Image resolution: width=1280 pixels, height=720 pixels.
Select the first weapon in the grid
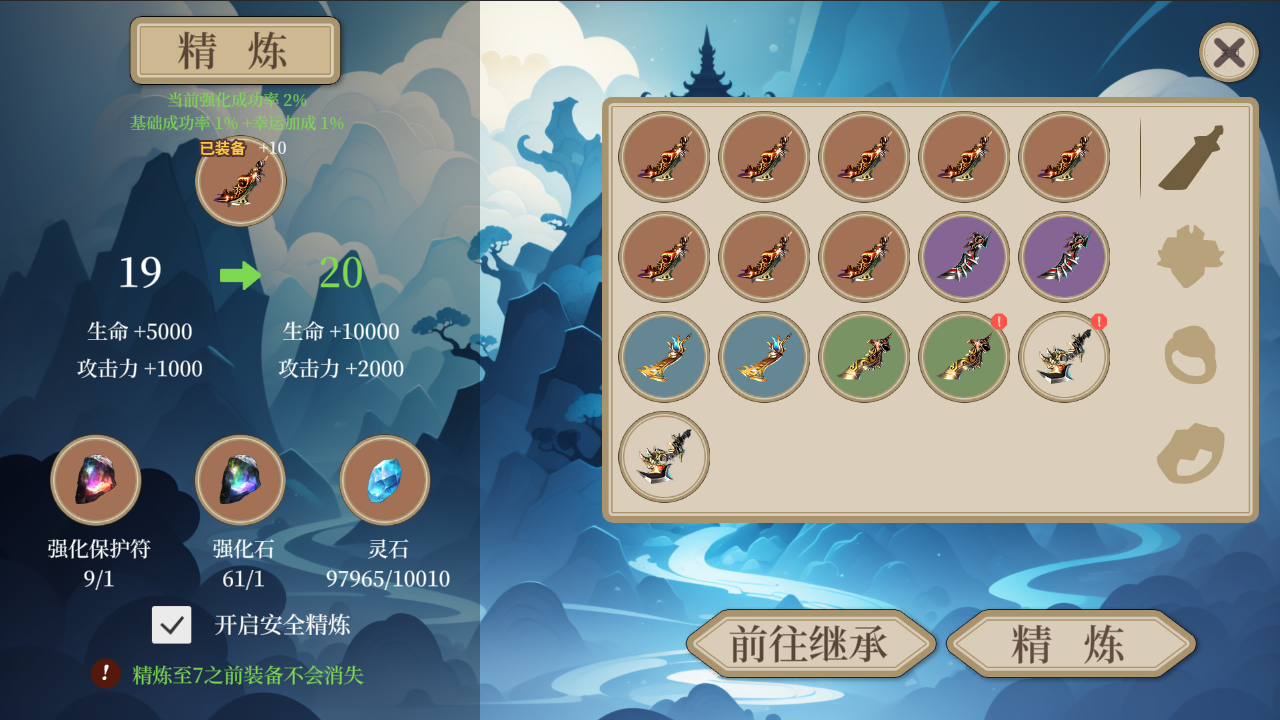tap(664, 157)
